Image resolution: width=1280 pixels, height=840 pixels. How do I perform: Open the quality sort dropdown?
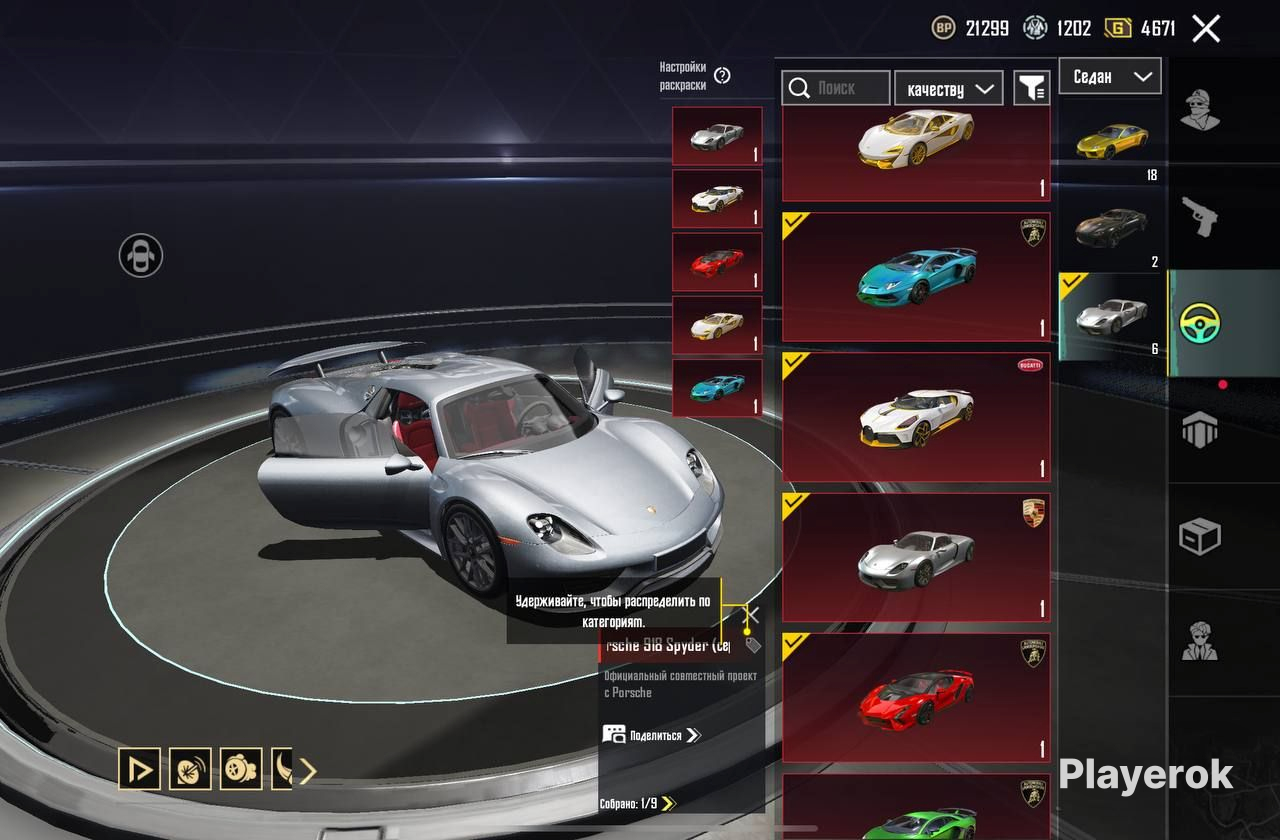[949, 88]
